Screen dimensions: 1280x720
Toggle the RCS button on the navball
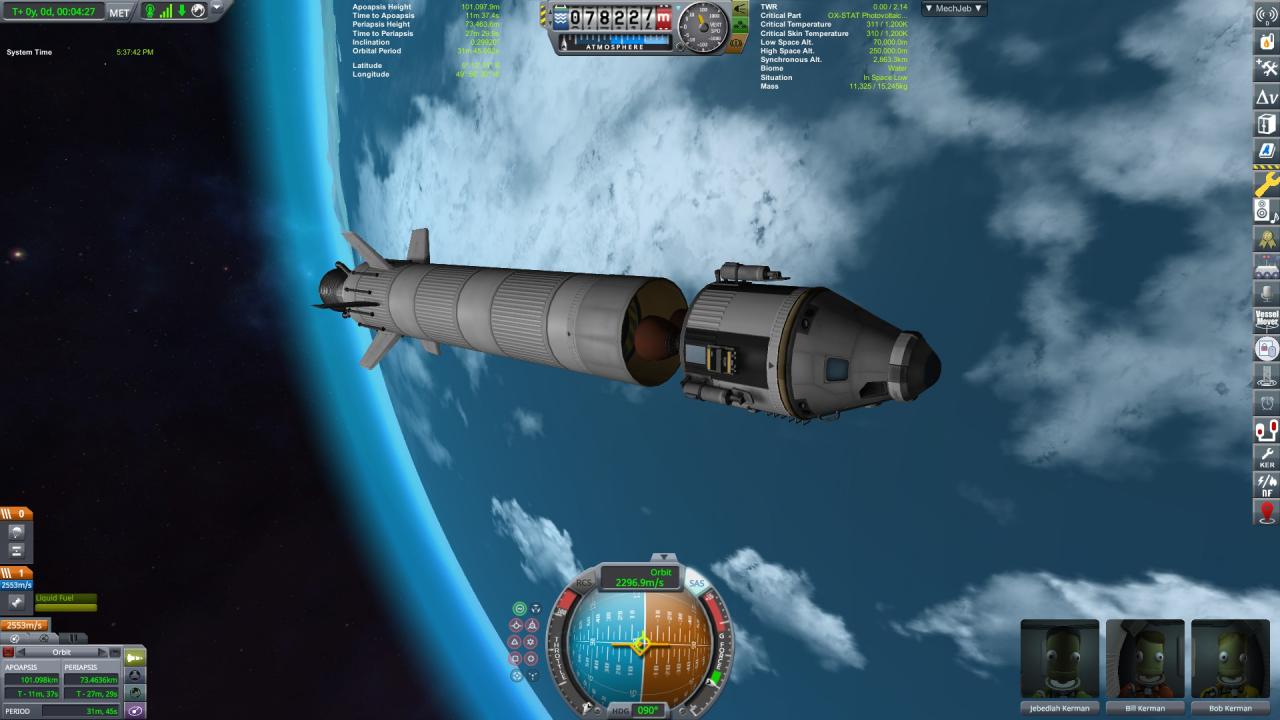585,583
